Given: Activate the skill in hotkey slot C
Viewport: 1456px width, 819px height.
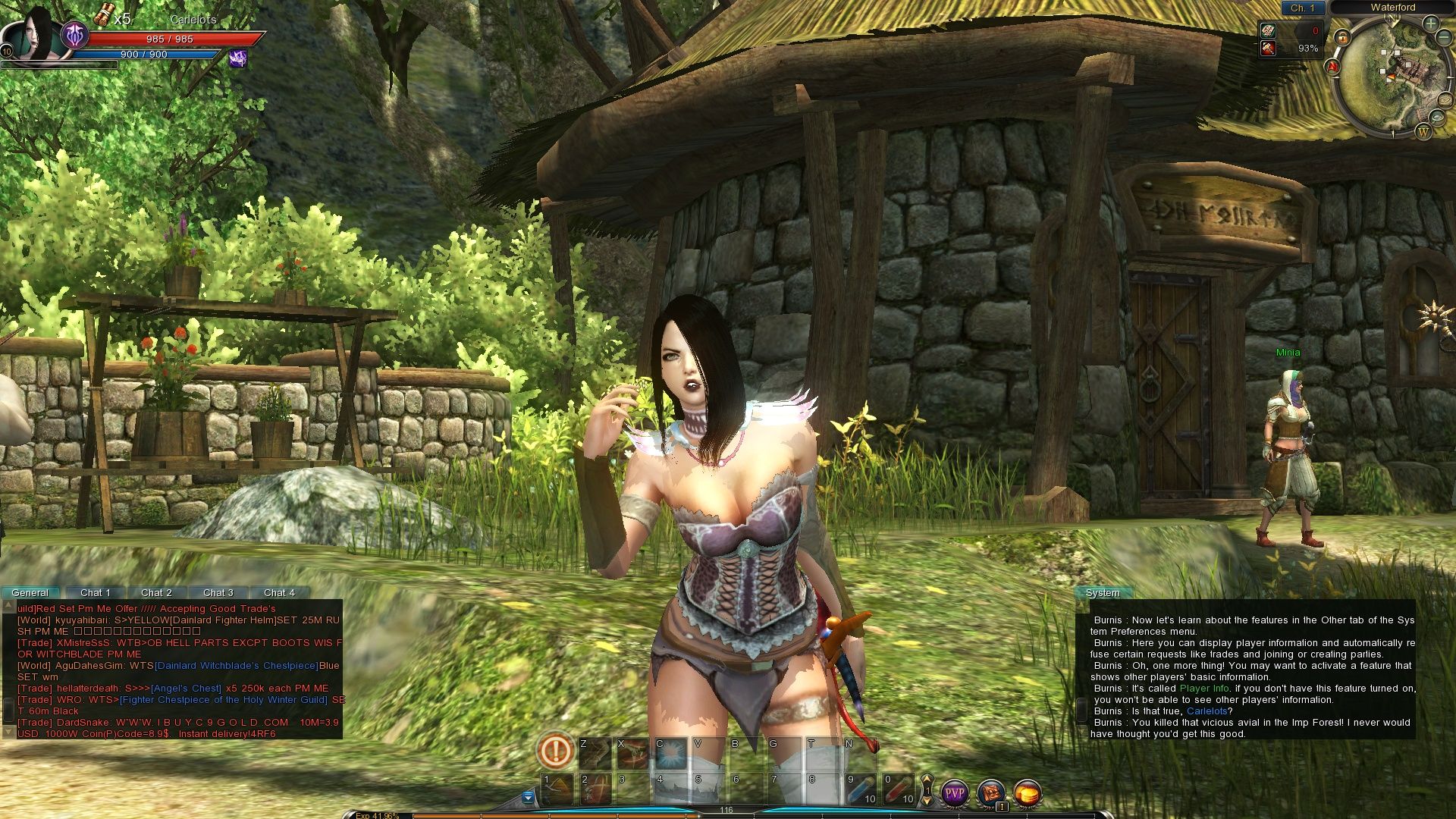Looking at the screenshot, I should coord(670,752).
